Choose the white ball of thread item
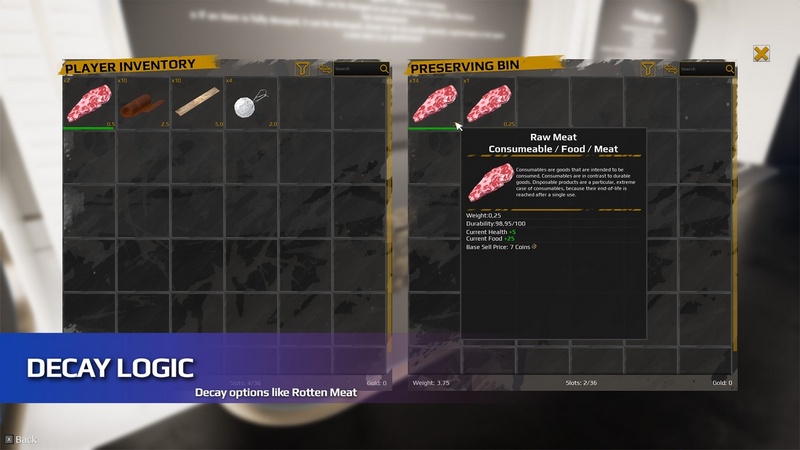This screenshot has width=800, height=450. coord(250,103)
